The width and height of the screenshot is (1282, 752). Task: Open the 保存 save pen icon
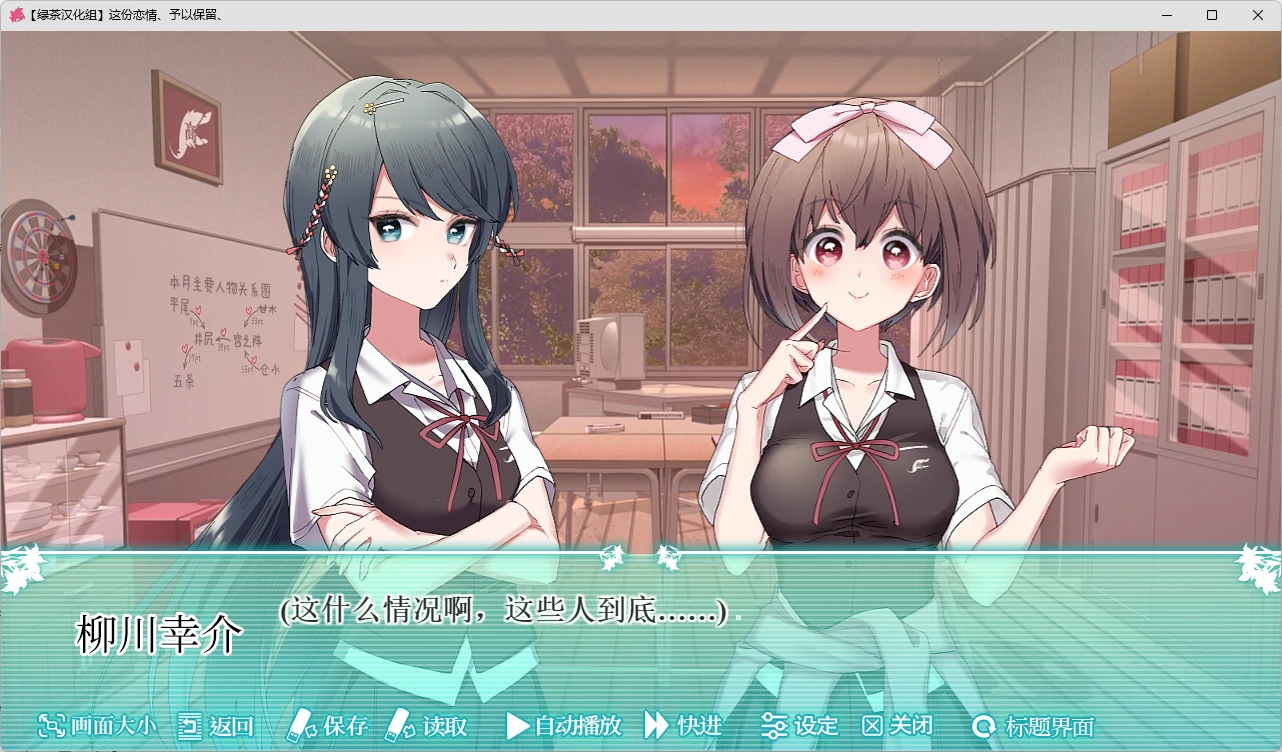click(x=302, y=727)
